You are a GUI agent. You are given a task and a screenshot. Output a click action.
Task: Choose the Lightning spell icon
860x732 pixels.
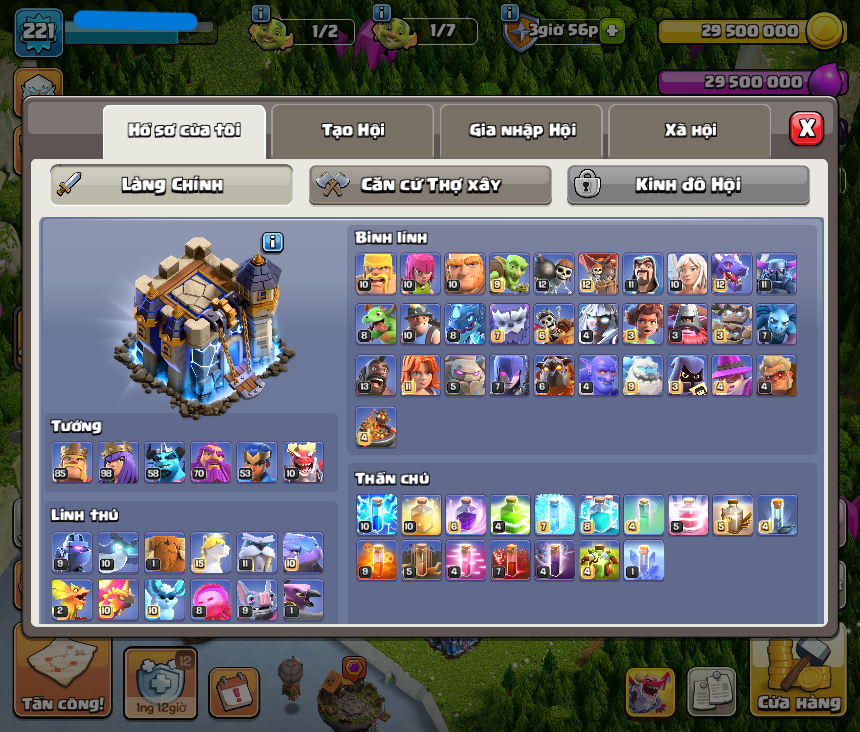pyautogui.click(x=376, y=514)
